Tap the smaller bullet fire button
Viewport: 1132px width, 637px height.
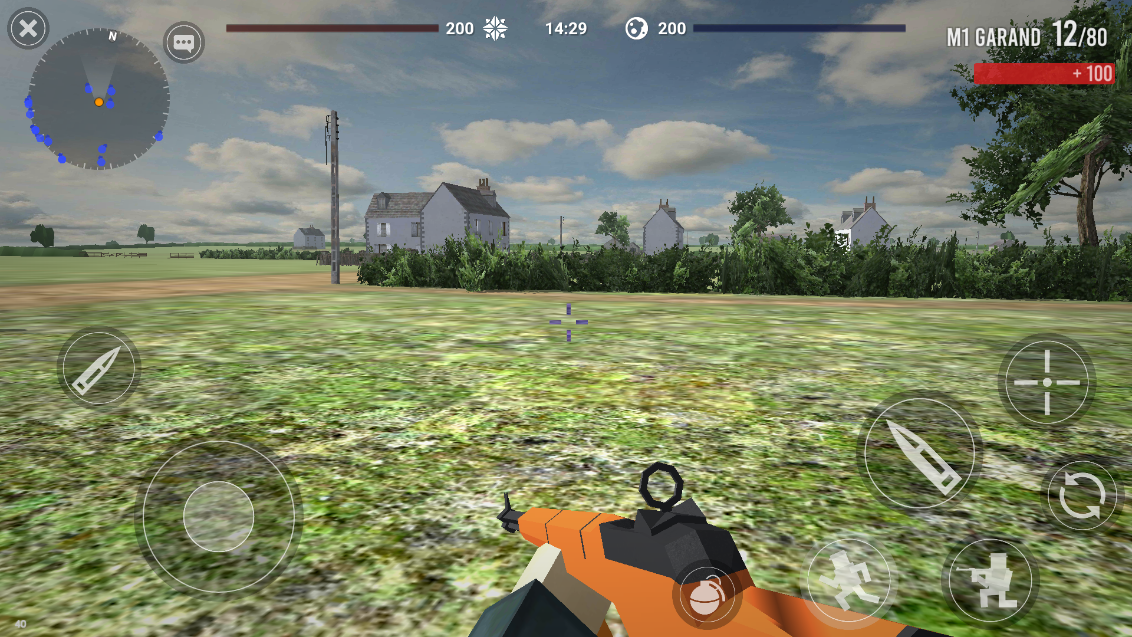pos(99,368)
